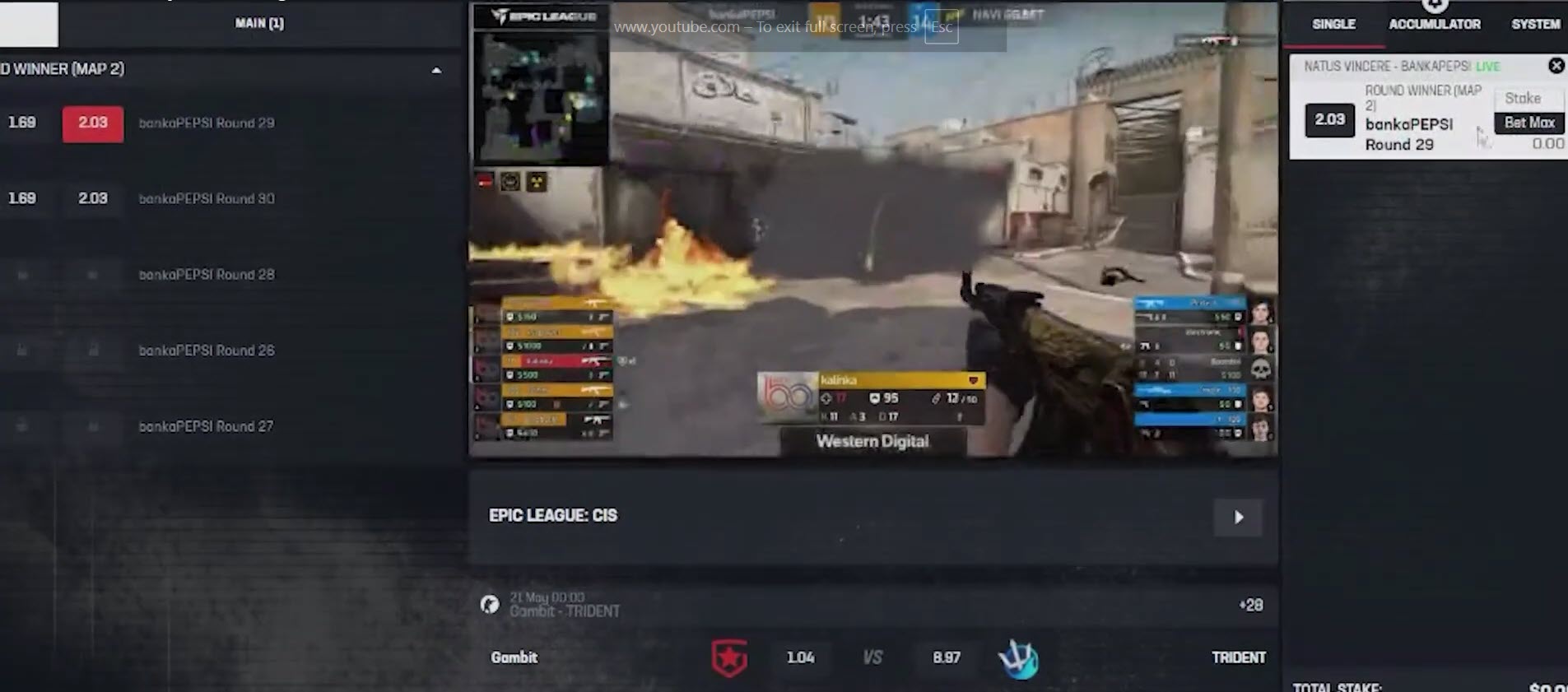Viewport: 1568px width, 692px height.
Task: Open the +28 additional markets for Gambit - TRIDENT
Action: pos(1251,605)
